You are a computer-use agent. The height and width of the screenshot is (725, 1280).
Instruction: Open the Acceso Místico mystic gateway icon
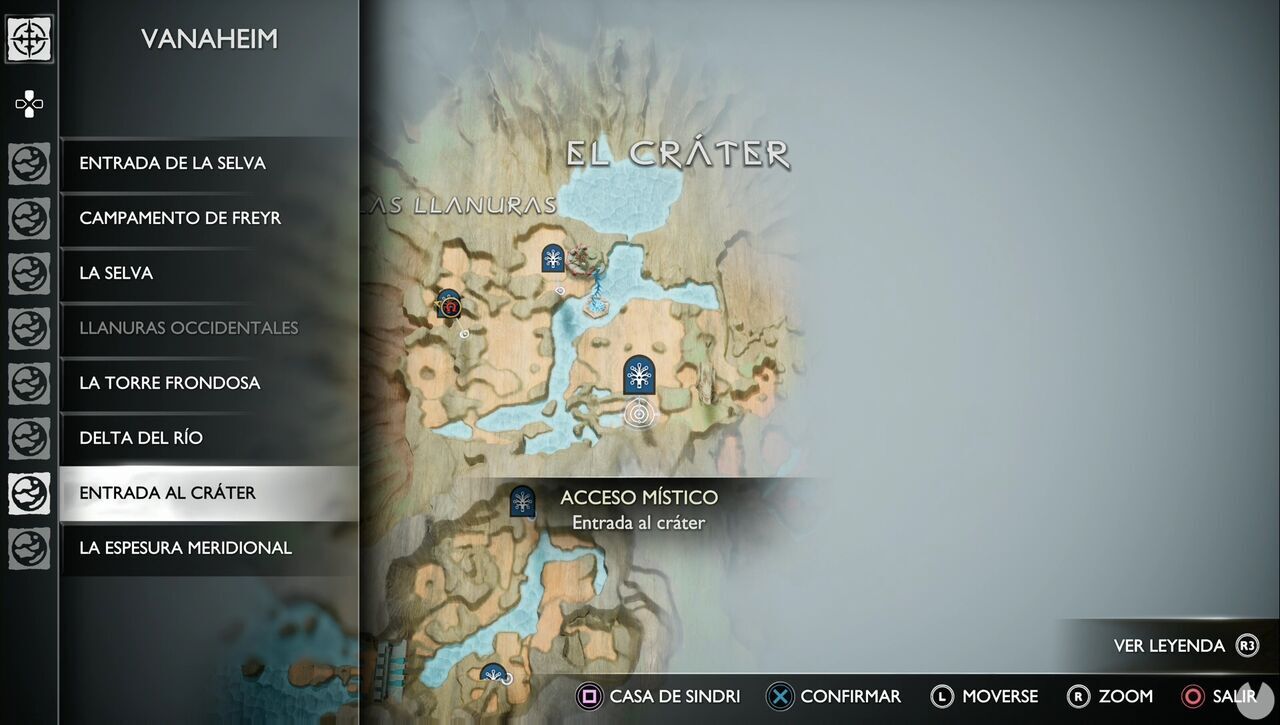[522, 501]
